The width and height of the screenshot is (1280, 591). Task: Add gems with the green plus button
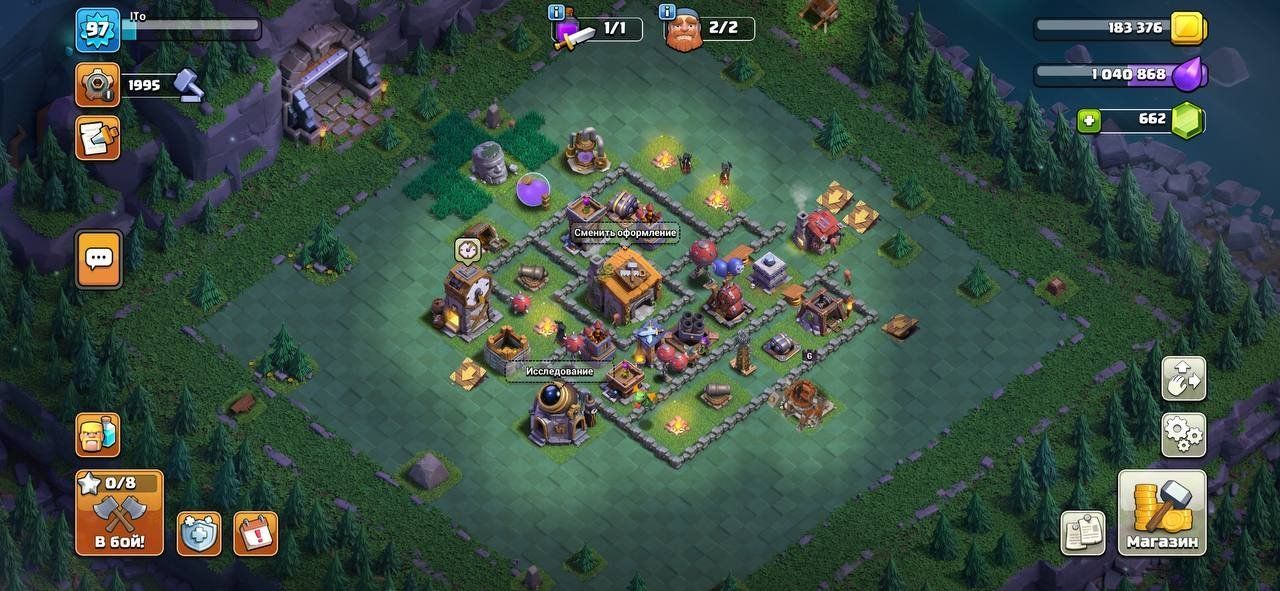[x=1089, y=121]
